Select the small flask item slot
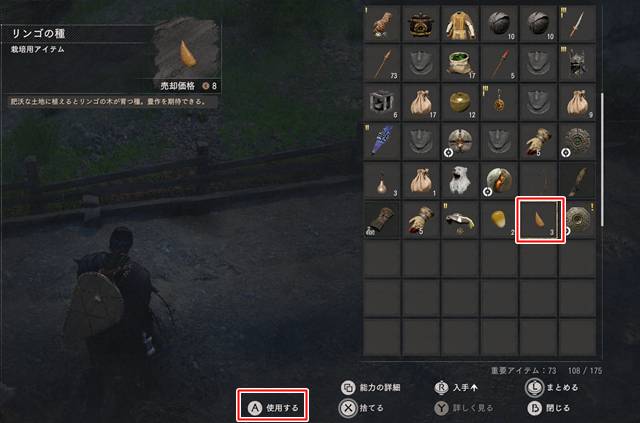640x423 pixels. click(381, 180)
